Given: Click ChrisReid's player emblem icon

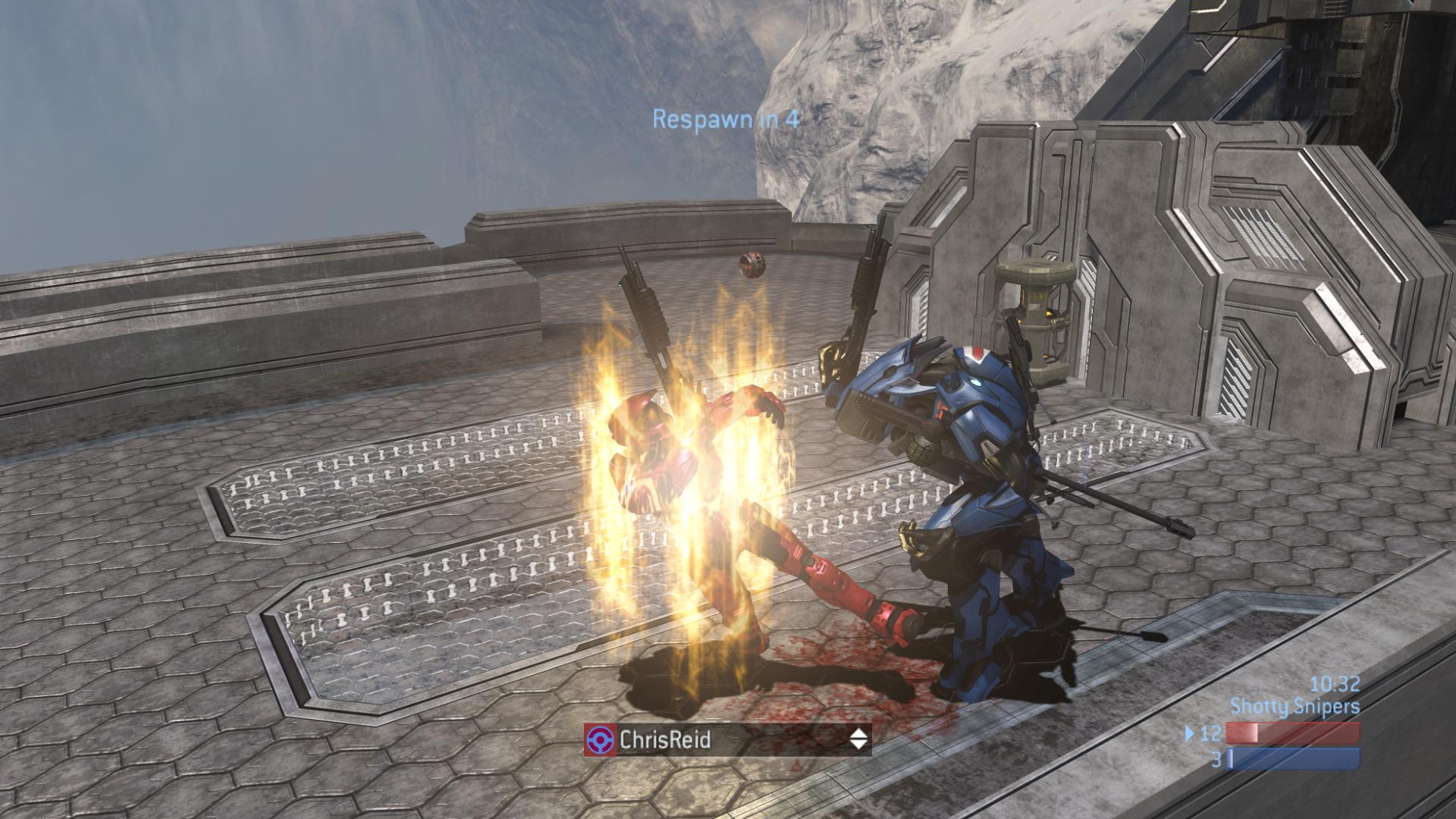Looking at the screenshot, I should pos(600,739).
